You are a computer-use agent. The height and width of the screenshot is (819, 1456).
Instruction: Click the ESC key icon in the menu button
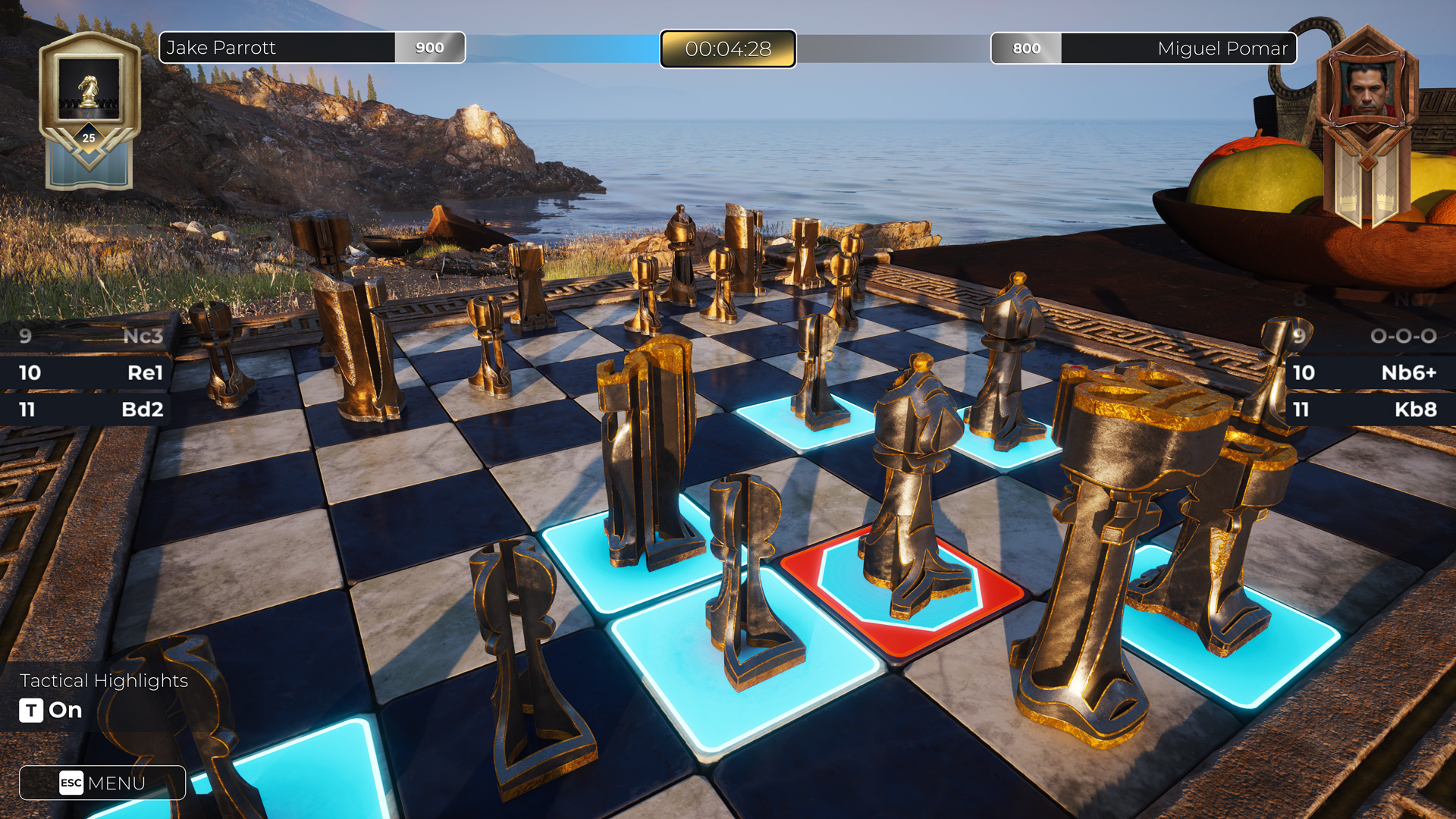(x=69, y=783)
